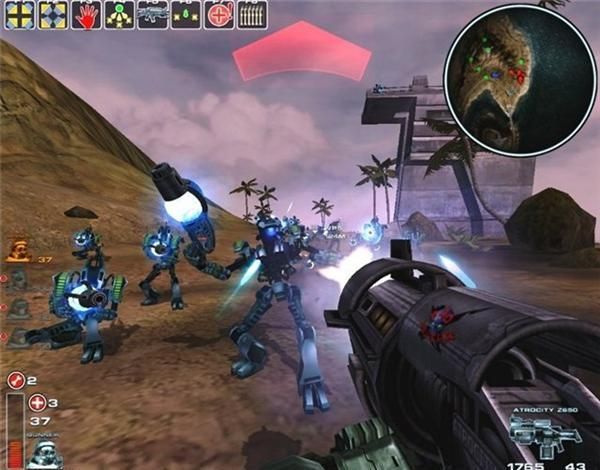Choose the diamond spread formation icon
Image resolution: width=600 pixels, height=470 pixels.
point(53,15)
